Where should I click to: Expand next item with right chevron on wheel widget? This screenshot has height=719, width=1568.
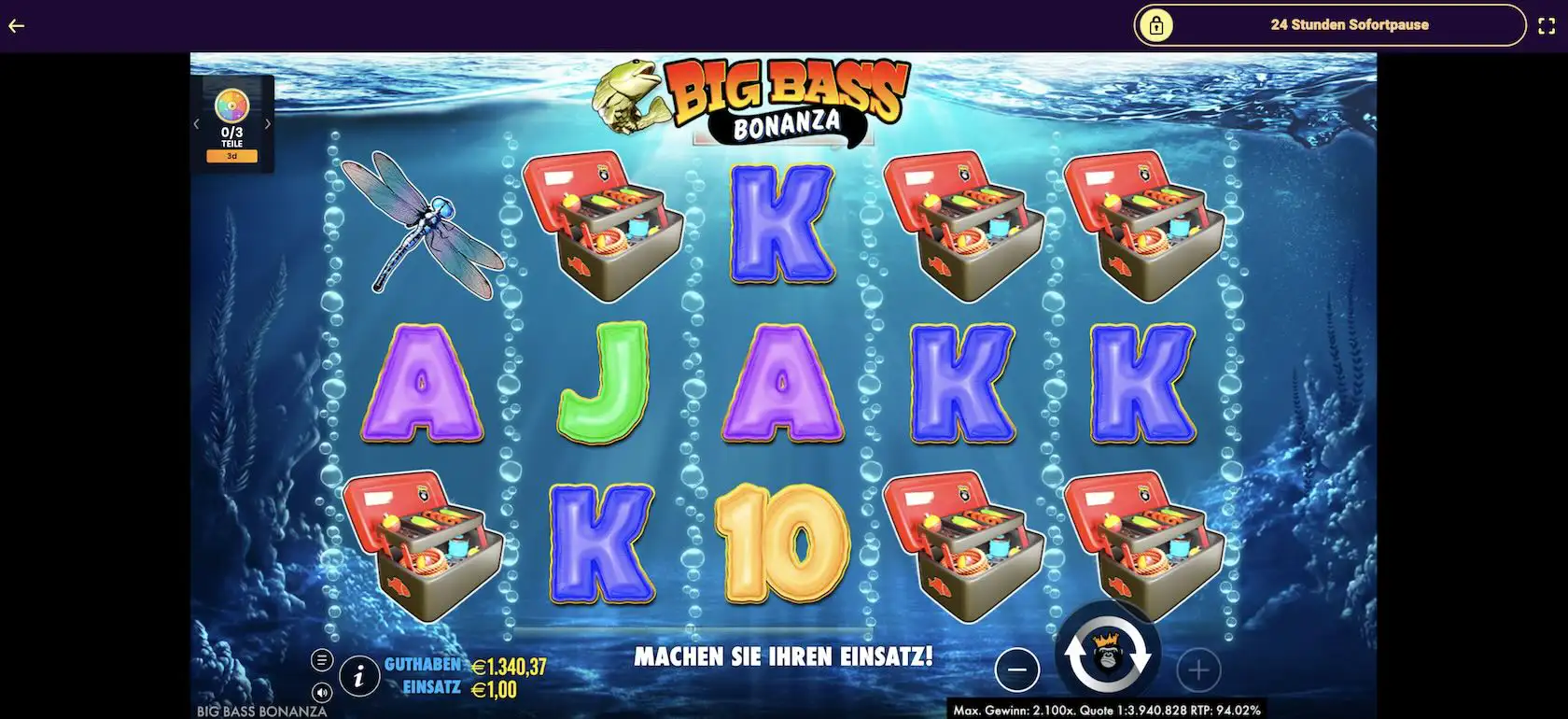coord(268,122)
